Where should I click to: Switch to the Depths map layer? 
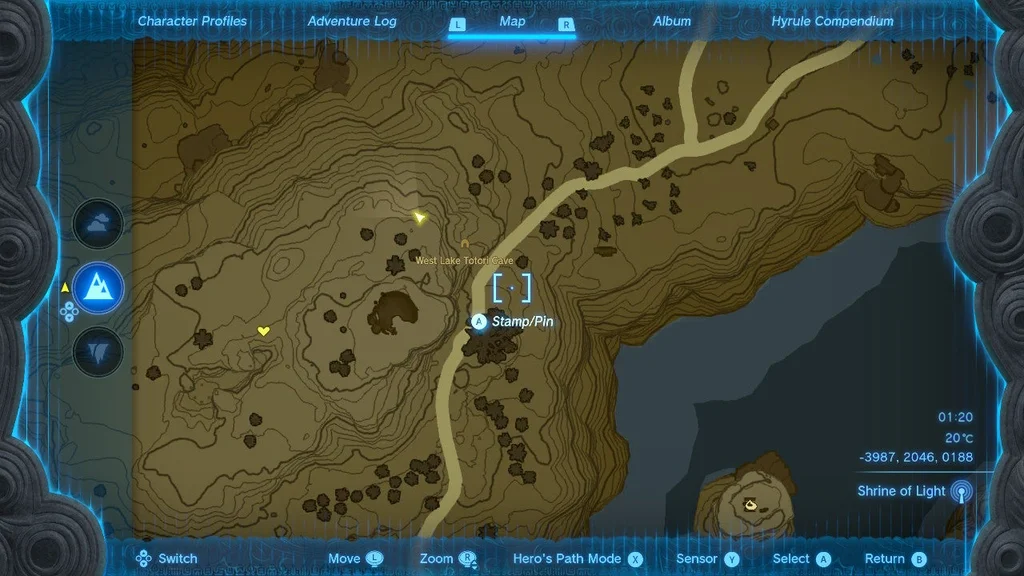[98, 352]
